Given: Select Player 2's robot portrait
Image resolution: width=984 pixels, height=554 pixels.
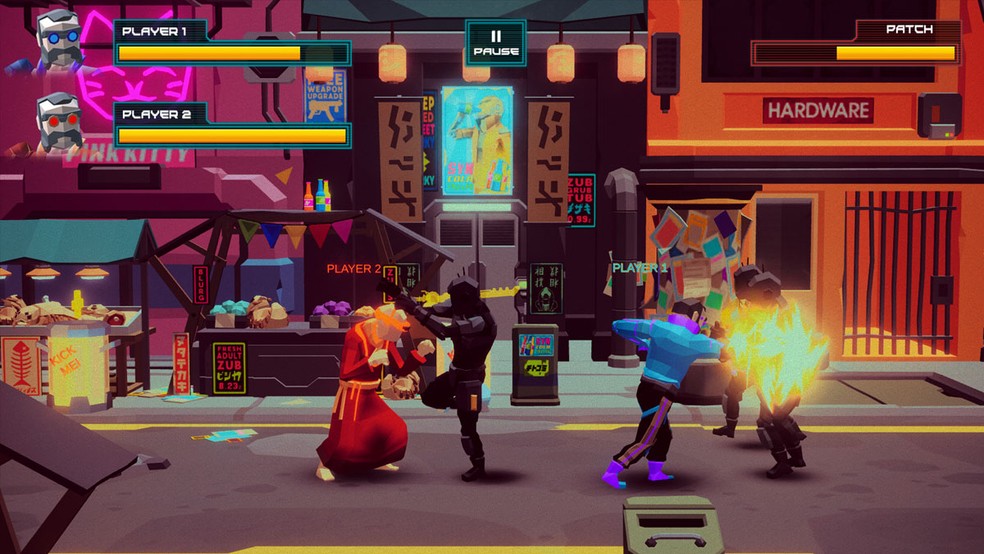Looking at the screenshot, I should click(58, 123).
